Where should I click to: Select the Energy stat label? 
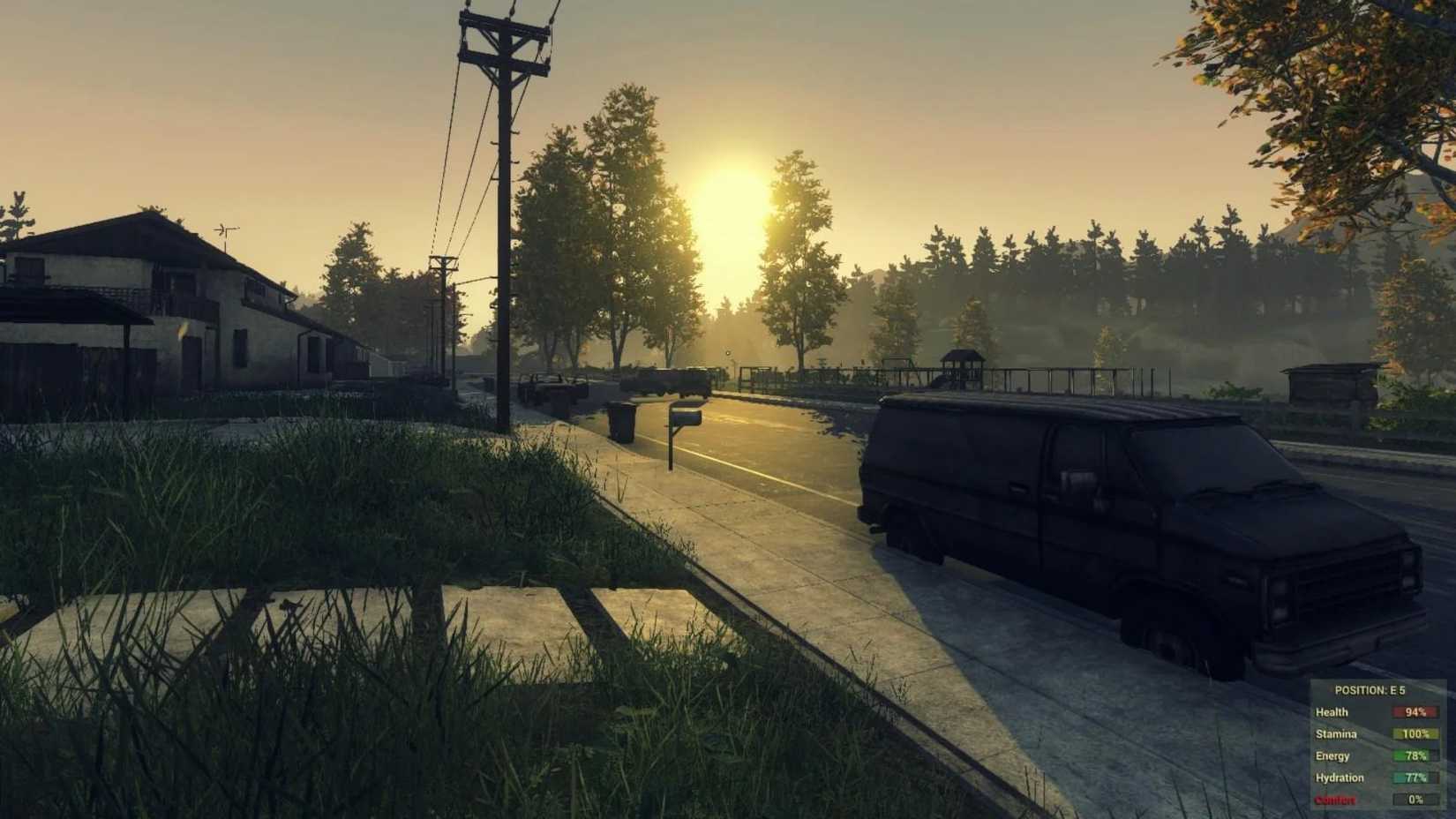point(1333,755)
